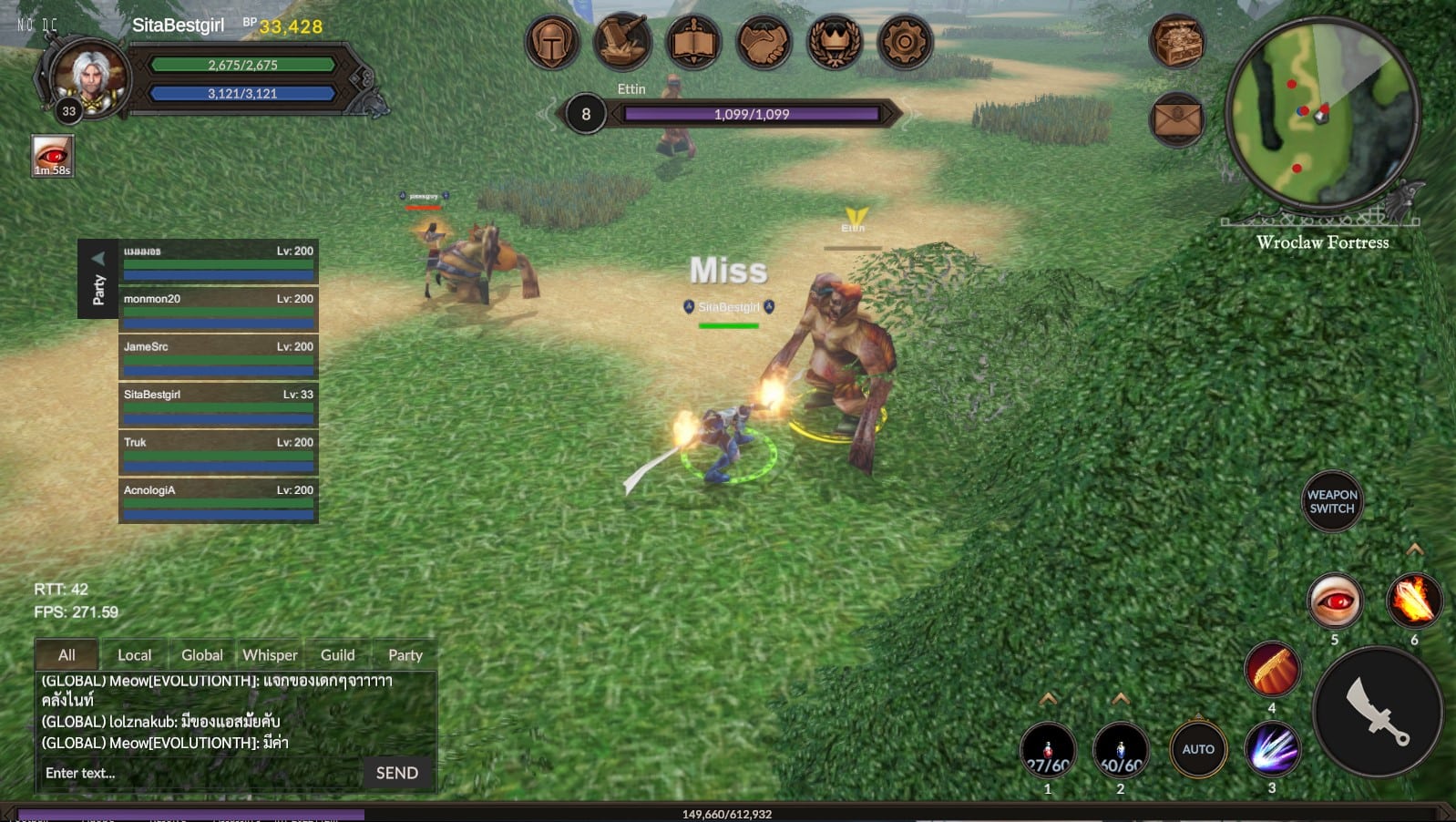Open the crown and laurel menu

point(834,42)
